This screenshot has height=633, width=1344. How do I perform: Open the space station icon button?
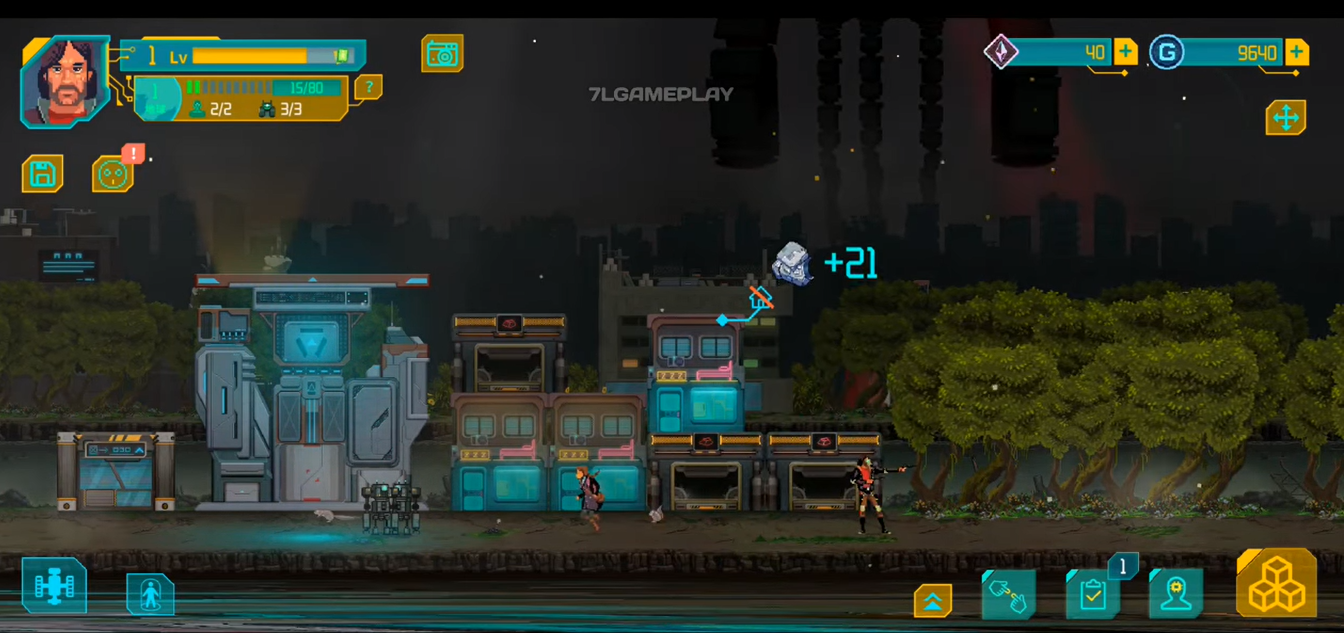54,587
